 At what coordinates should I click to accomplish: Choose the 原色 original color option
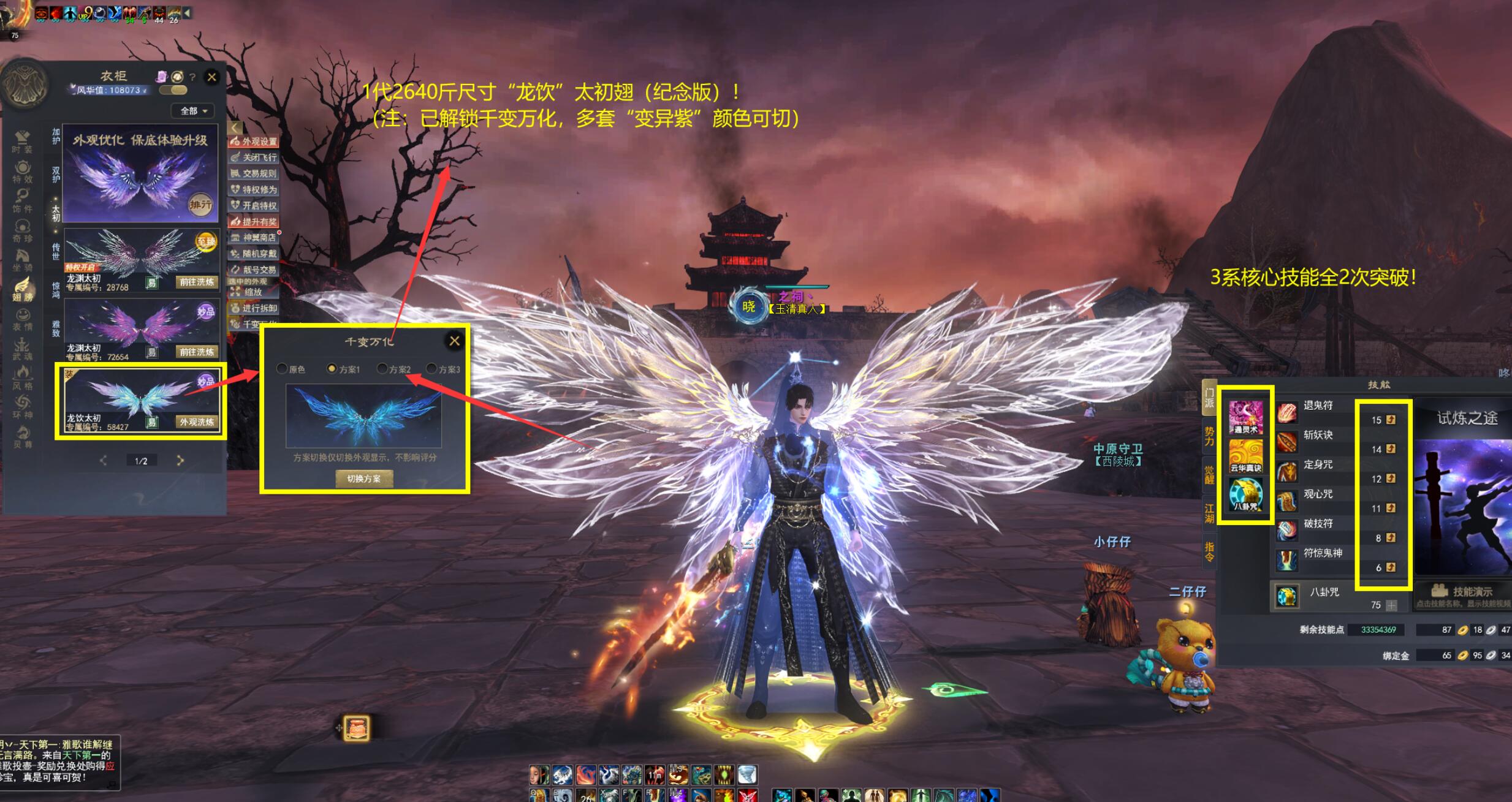[x=282, y=369]
